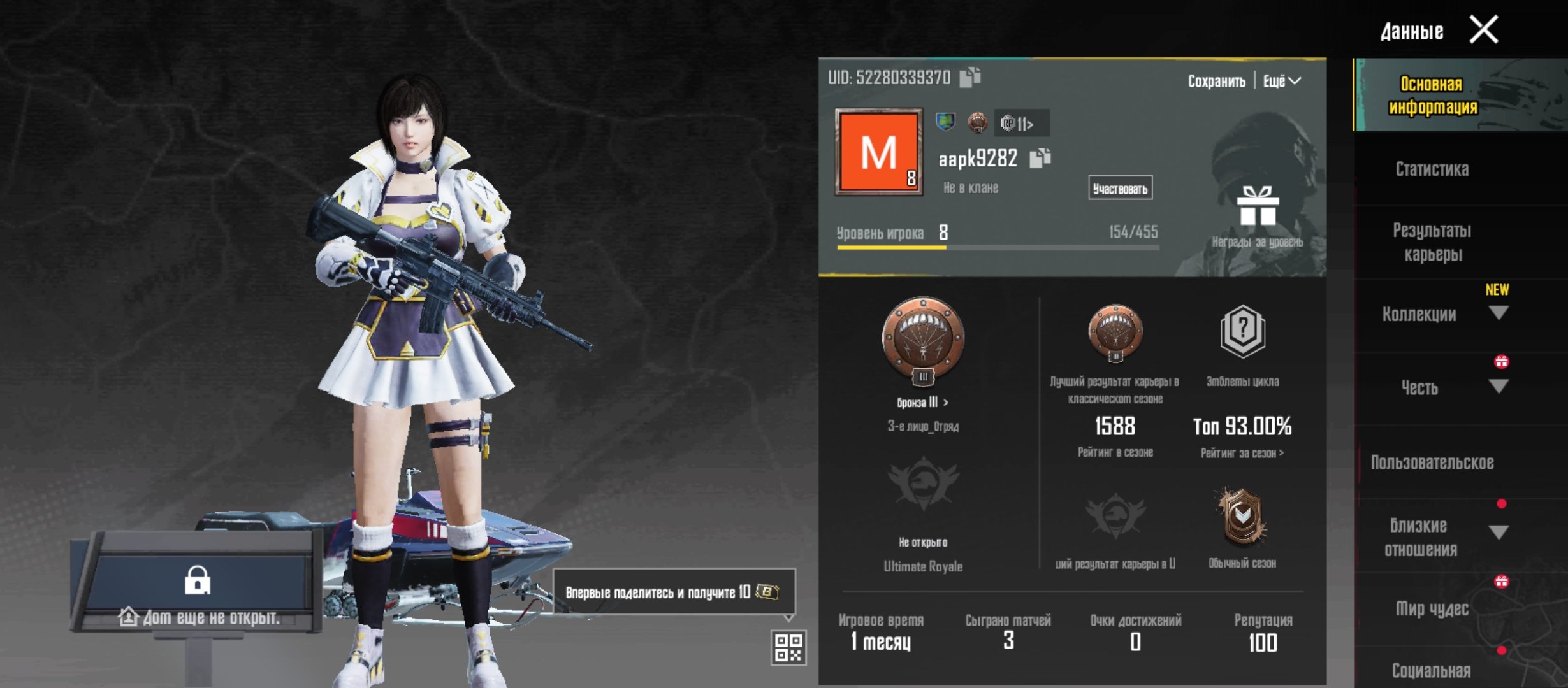The width and height of the screenshot is (1568, 688).
Task: Open the Эмблемы цикла badge
Action: [1242, 333]
